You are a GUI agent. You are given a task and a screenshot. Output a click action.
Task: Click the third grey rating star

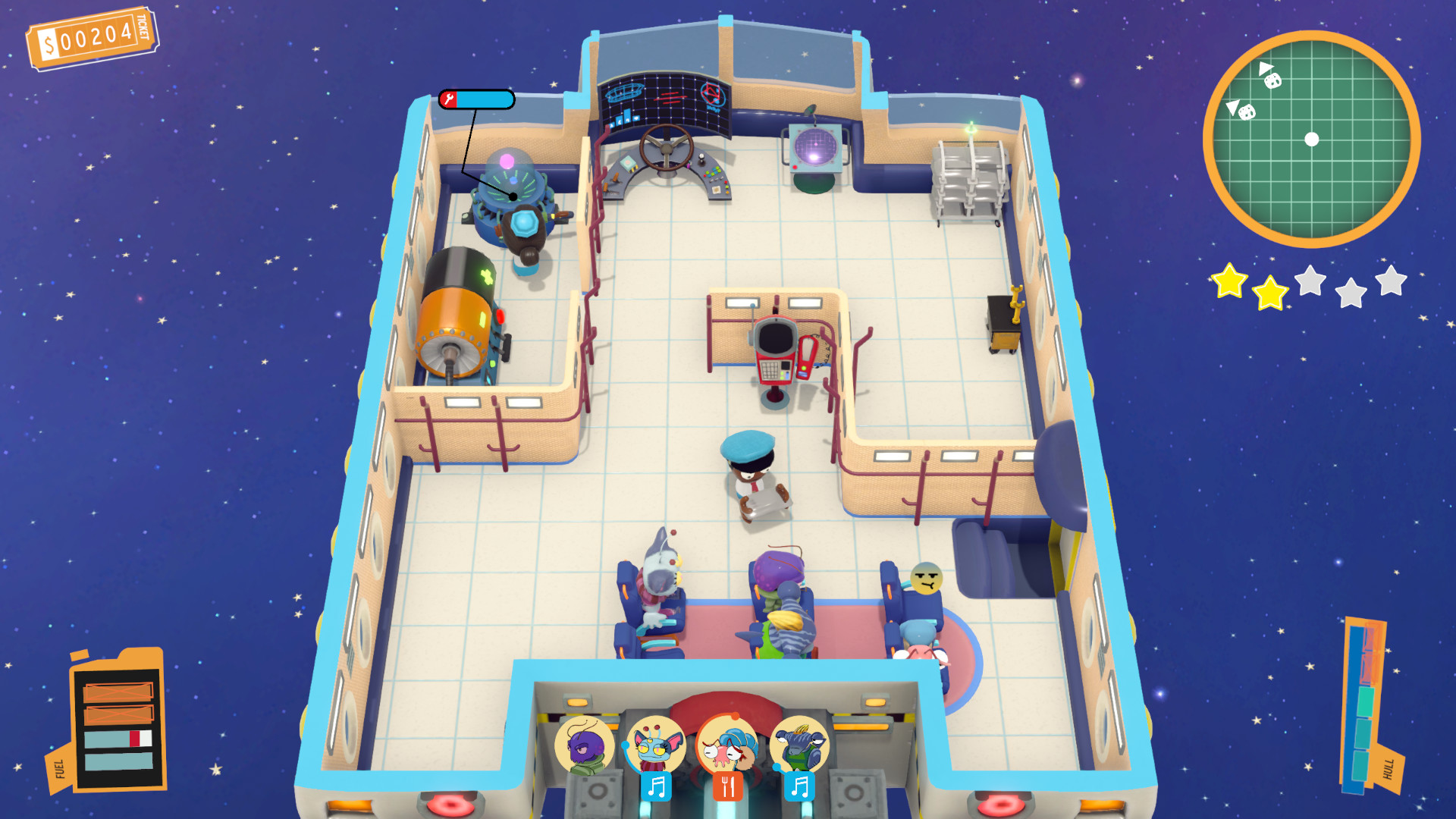pyautogui.click(x=1310, y=282)
